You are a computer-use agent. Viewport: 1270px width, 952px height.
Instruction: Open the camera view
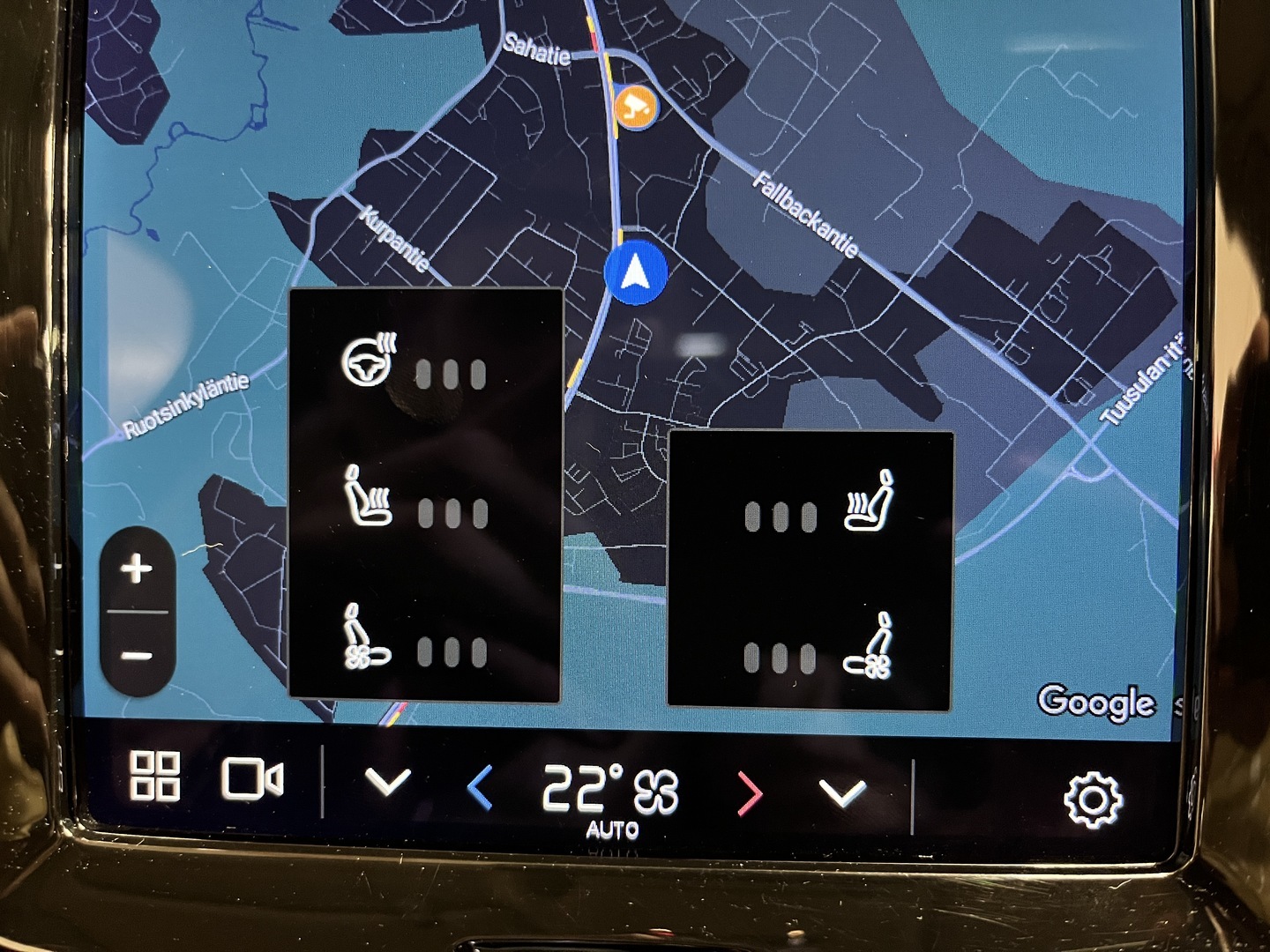(x=251, y=779)
